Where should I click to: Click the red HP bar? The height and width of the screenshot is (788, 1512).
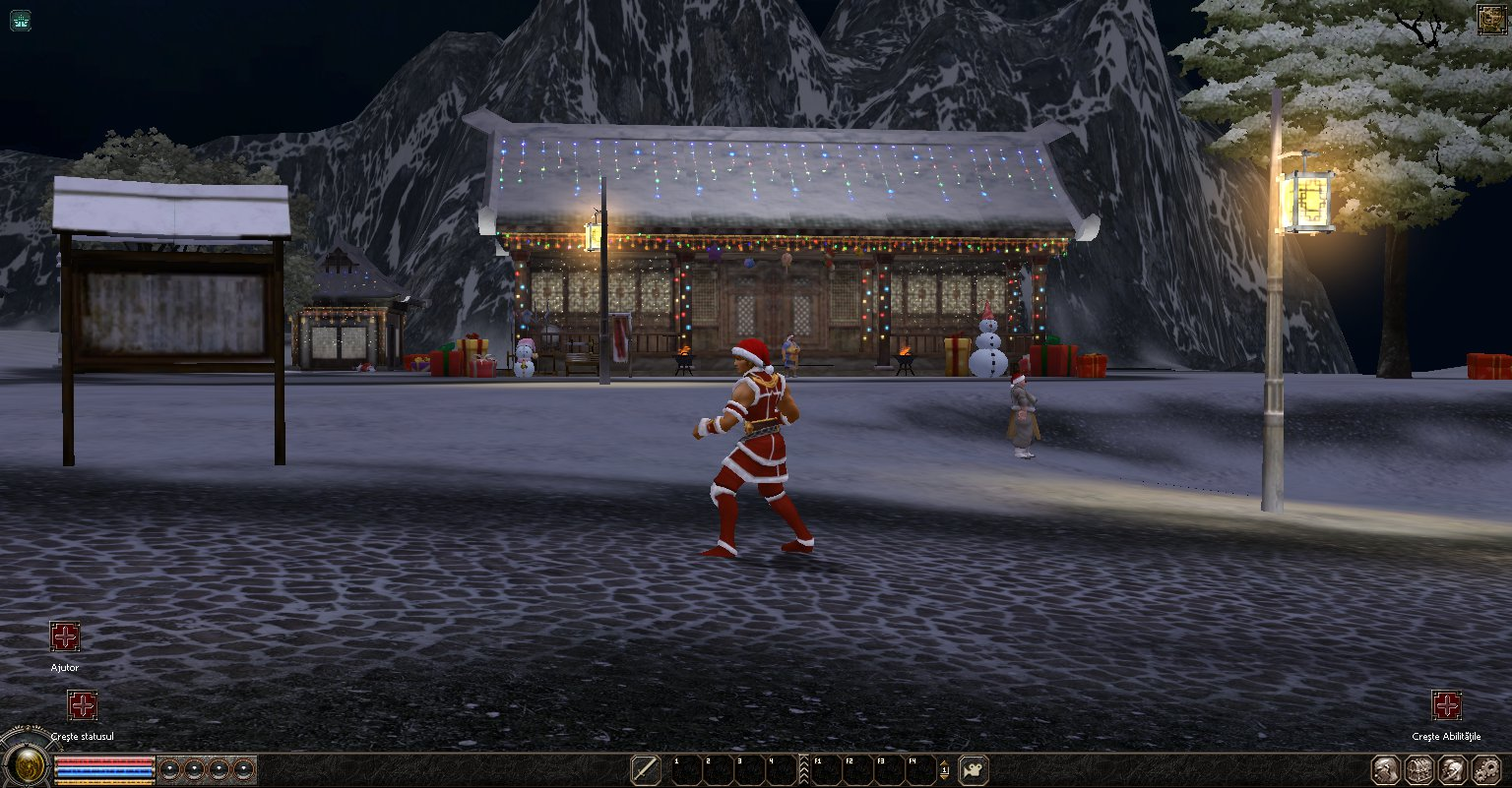pos(103,761)
